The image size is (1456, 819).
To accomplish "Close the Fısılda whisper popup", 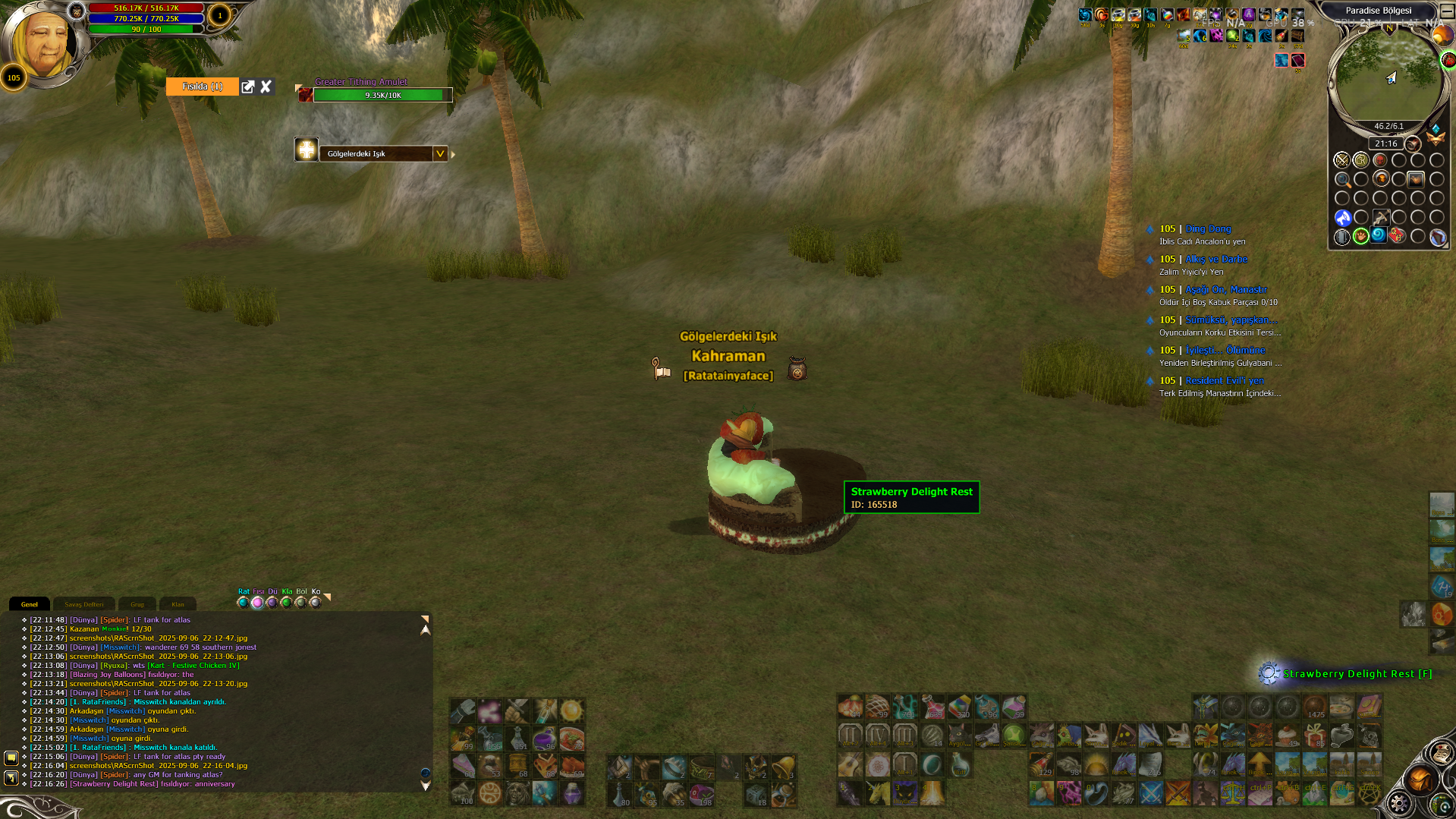I will point(266,87).
